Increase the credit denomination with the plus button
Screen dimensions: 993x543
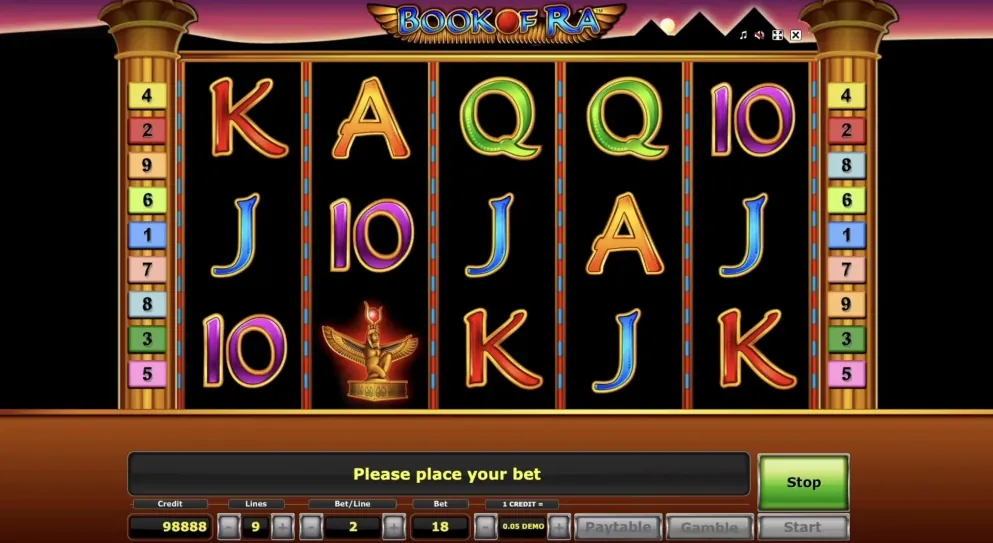tap(558, 527)
